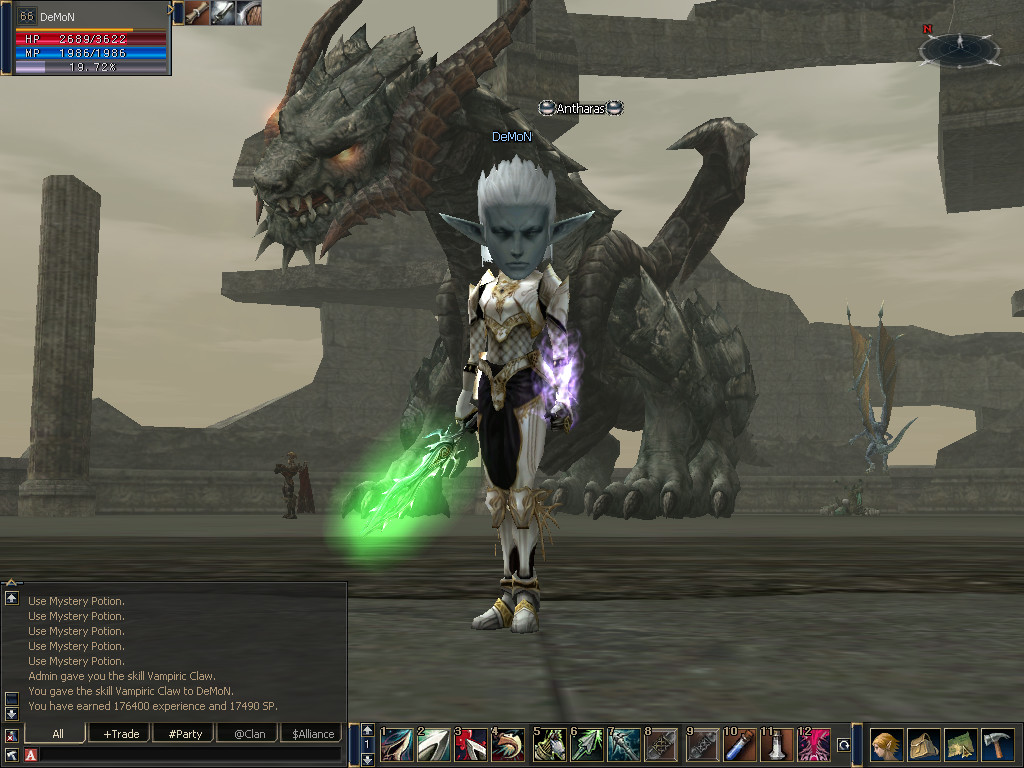Activate the pink claw skill in slot 12

(x=814, y=745)
